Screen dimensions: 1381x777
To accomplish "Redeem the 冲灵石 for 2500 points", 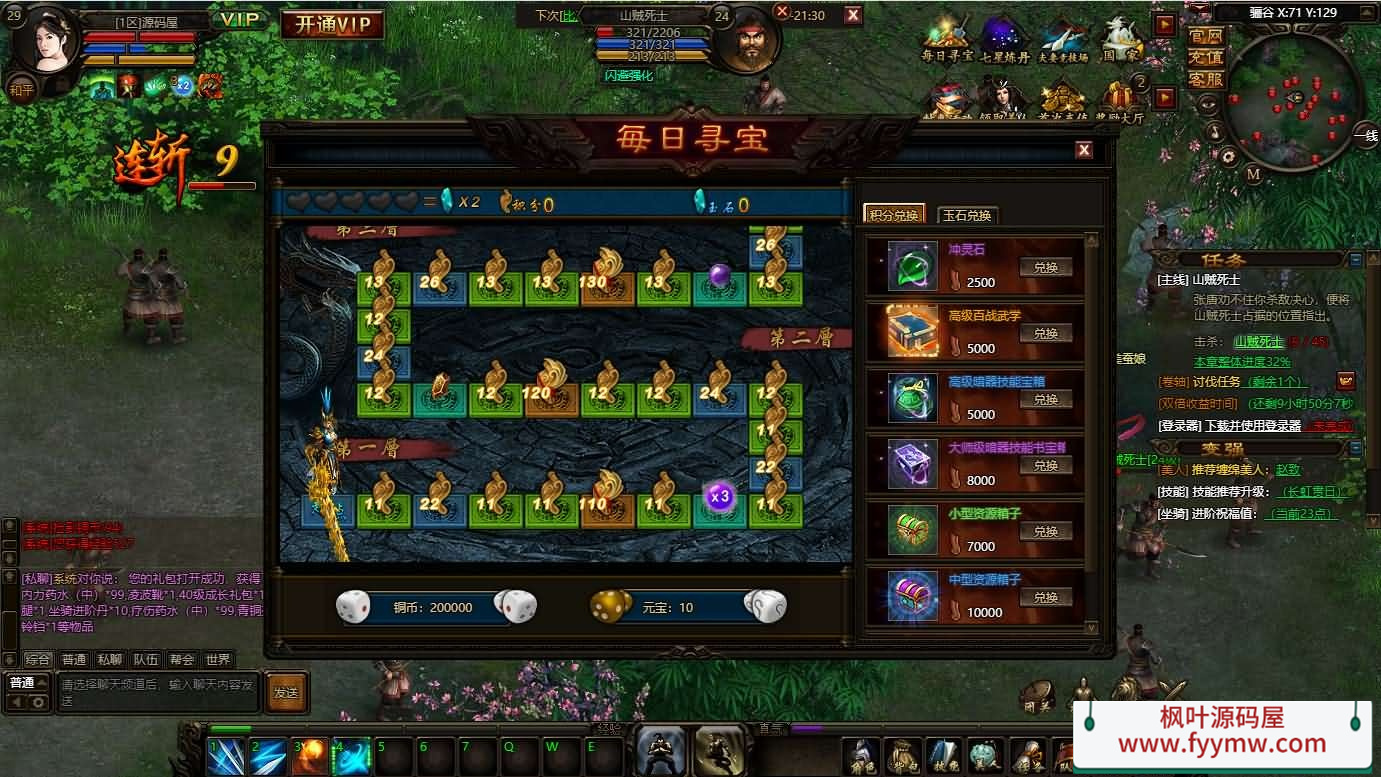I will click(1045, 267).
